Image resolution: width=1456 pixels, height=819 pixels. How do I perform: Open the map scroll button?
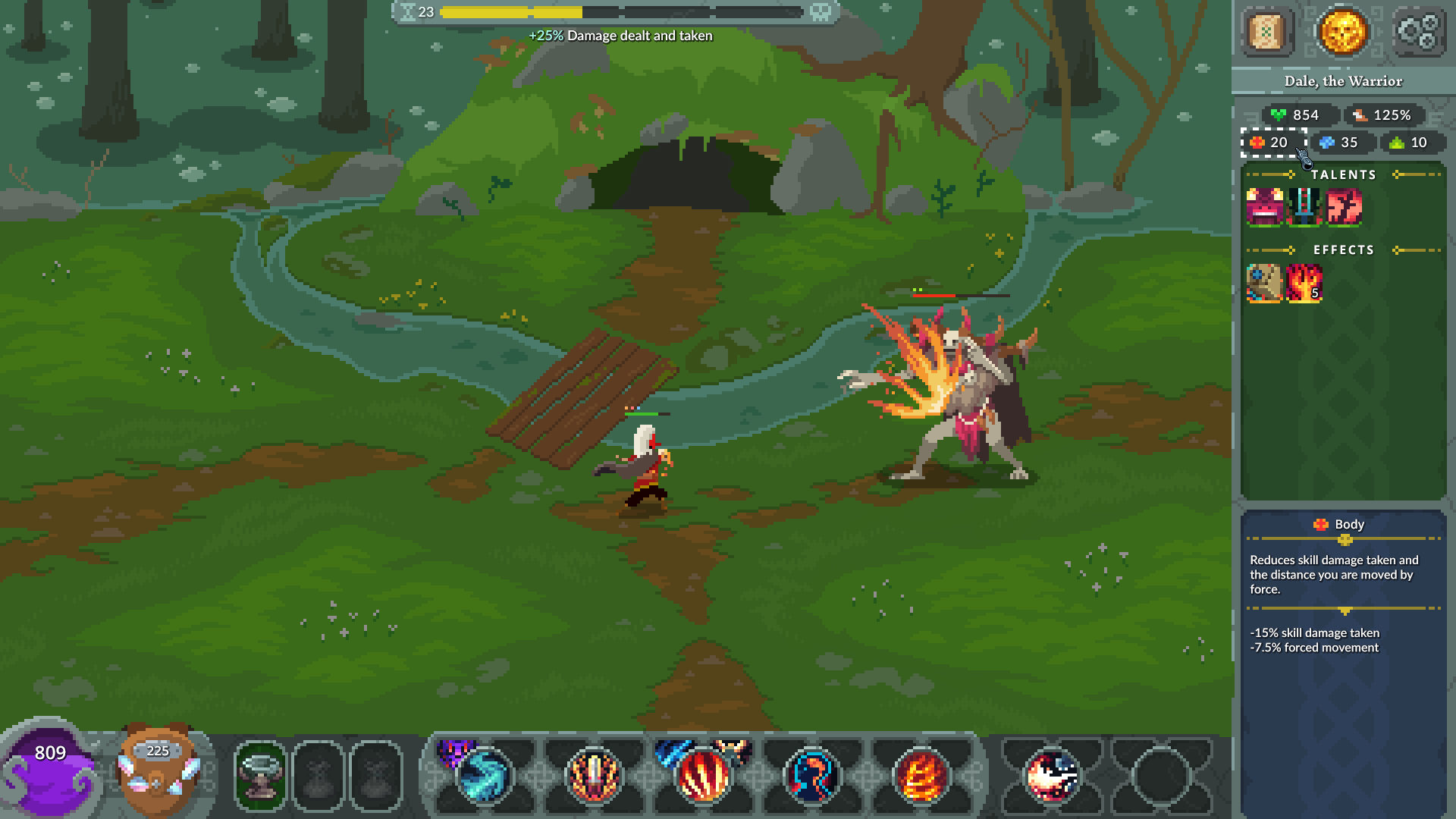[1266, 32]
